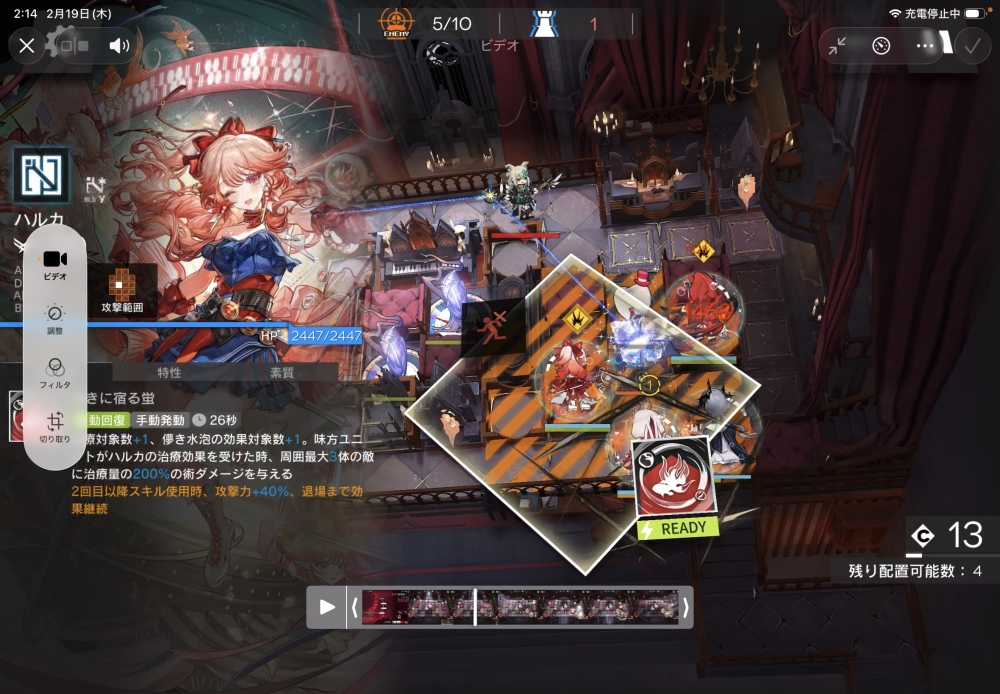Open the dial-shaped speed control
The image size is (1000, 694).
pyautogui.click(x=881, y=45)
